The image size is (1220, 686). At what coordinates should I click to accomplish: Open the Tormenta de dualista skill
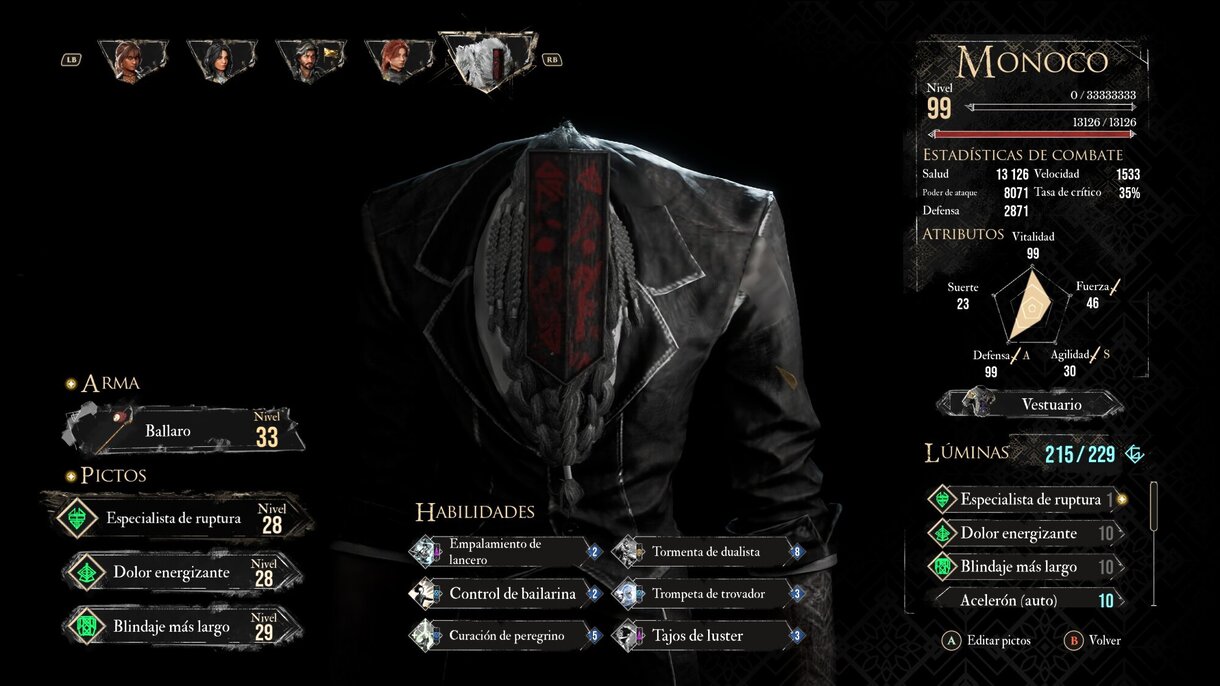(708, 551)
